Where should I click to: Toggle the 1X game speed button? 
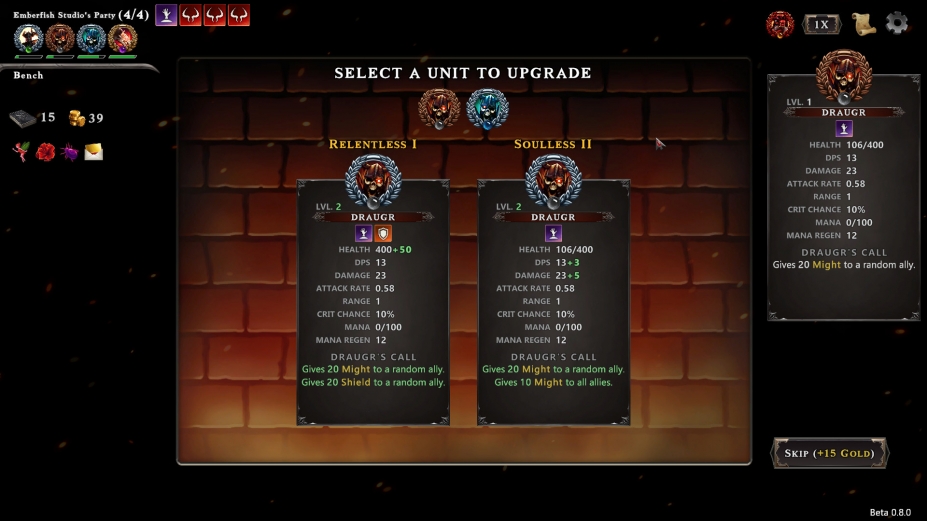point(821,24)
